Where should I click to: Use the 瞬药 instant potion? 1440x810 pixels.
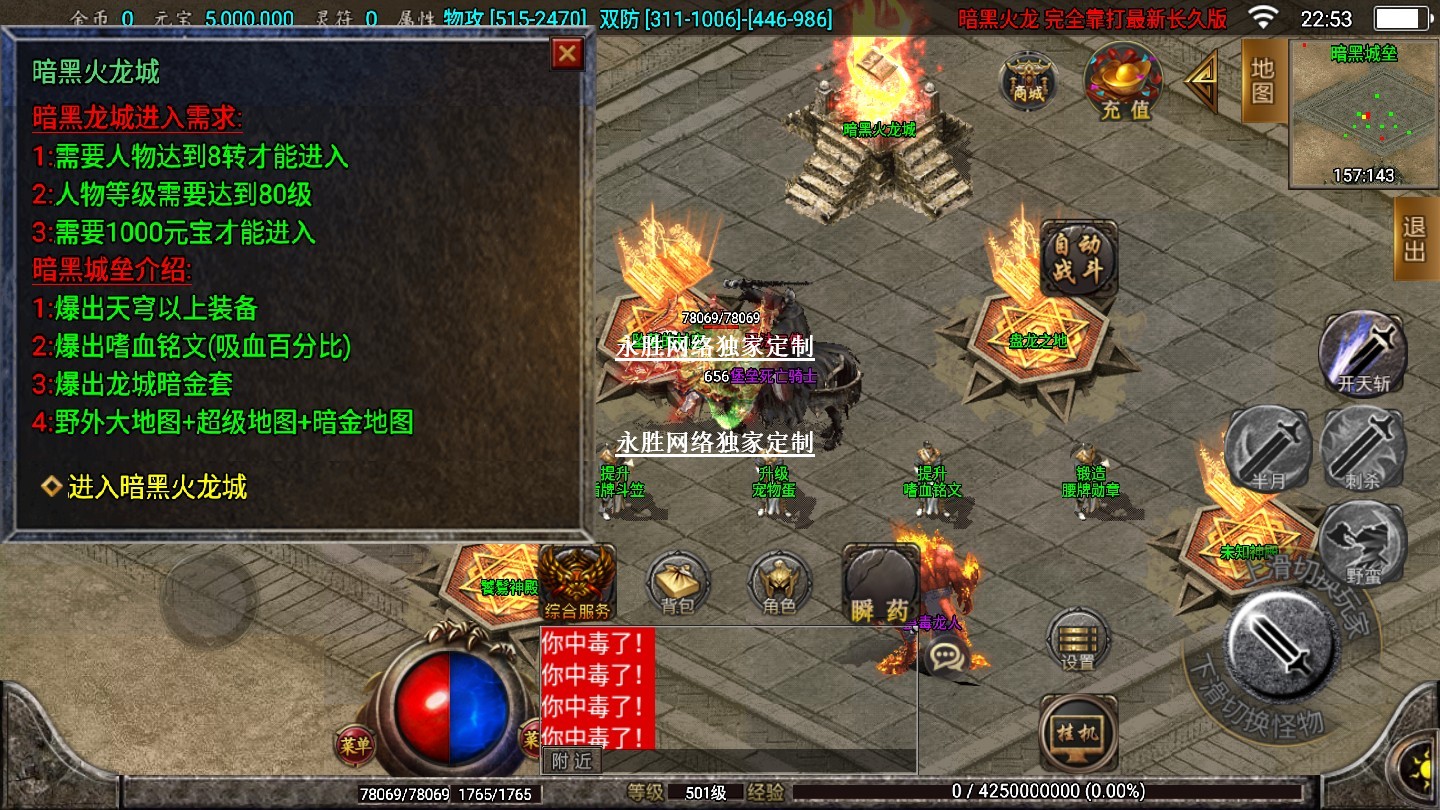click(881, 585)
